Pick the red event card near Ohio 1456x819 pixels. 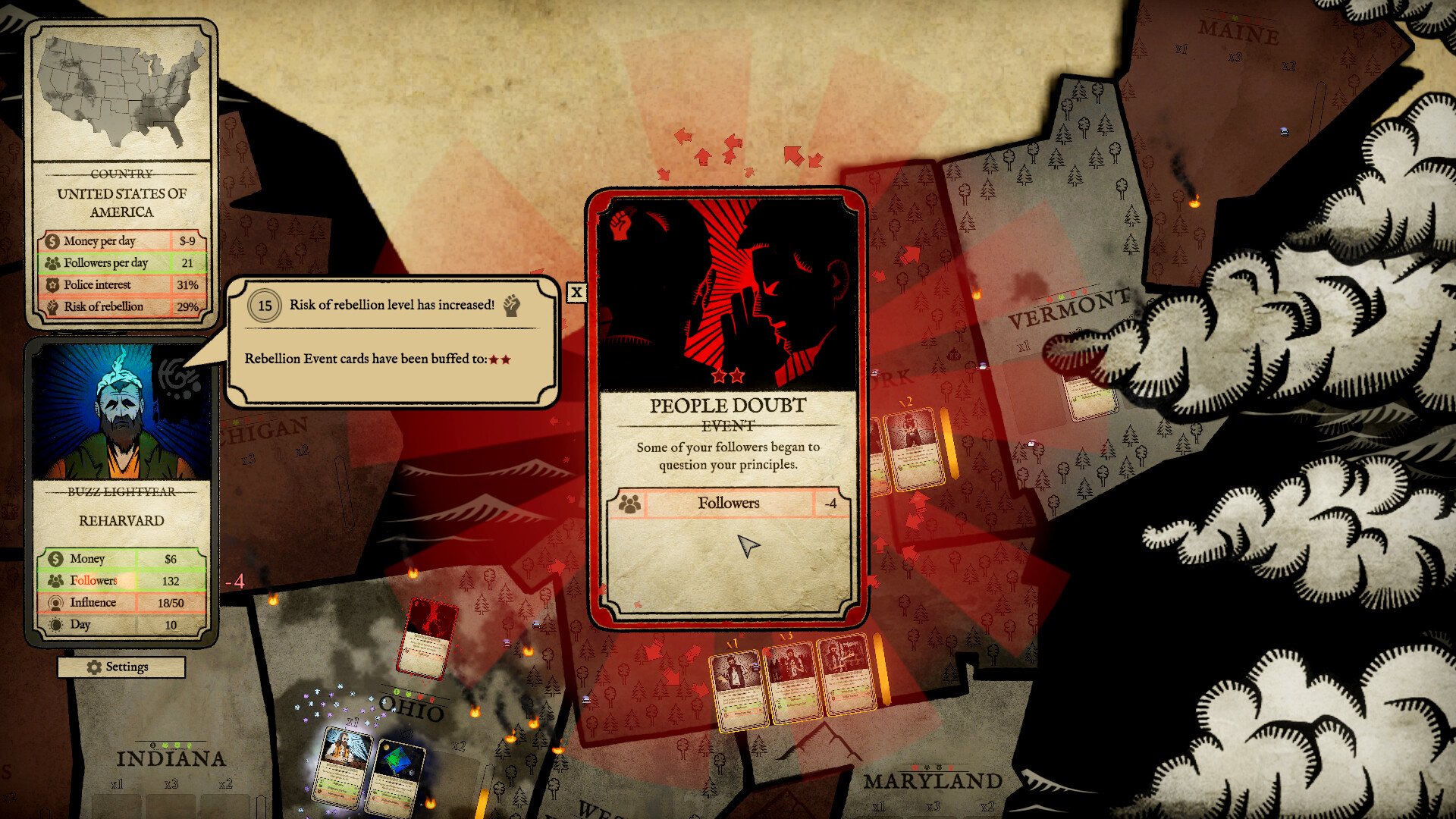[427, 638]
